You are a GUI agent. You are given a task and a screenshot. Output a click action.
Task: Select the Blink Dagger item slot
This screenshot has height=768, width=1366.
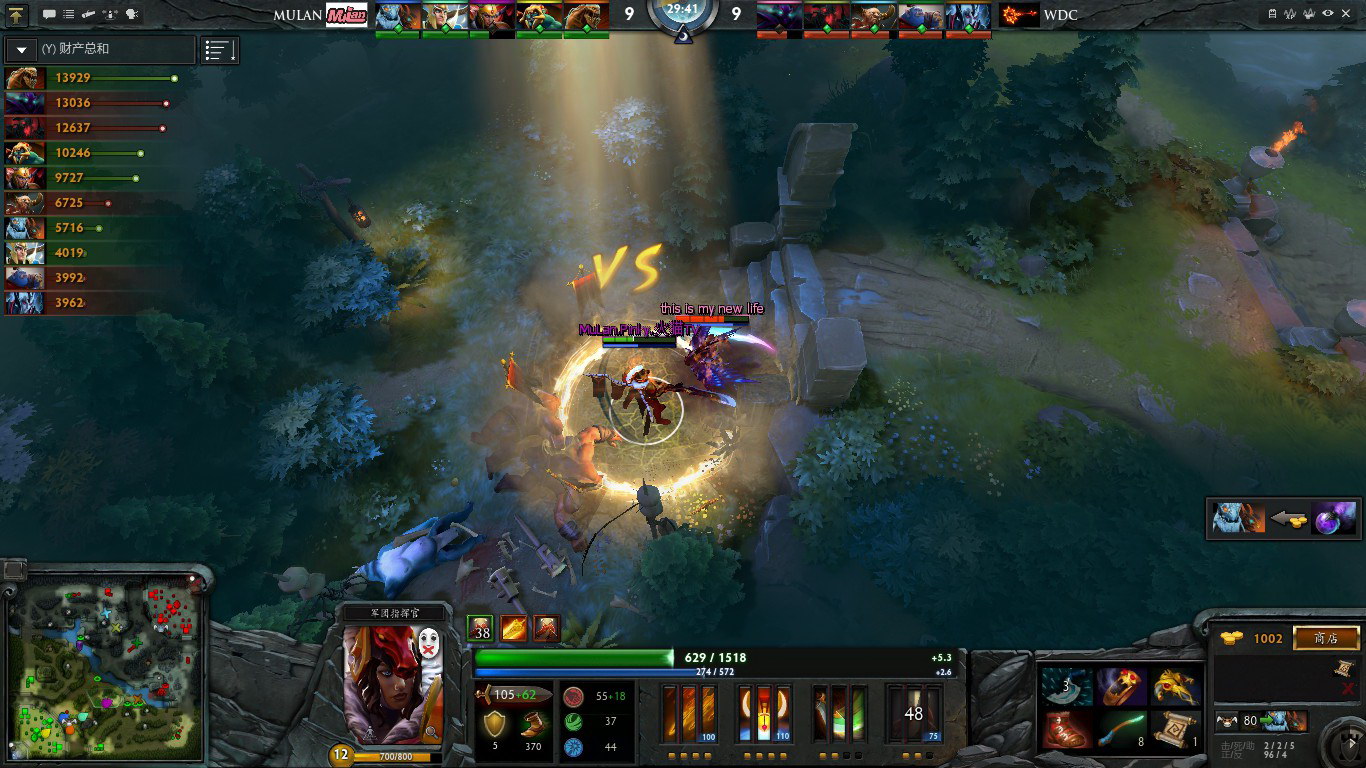pyautogui.click(x=1064, y=687)
